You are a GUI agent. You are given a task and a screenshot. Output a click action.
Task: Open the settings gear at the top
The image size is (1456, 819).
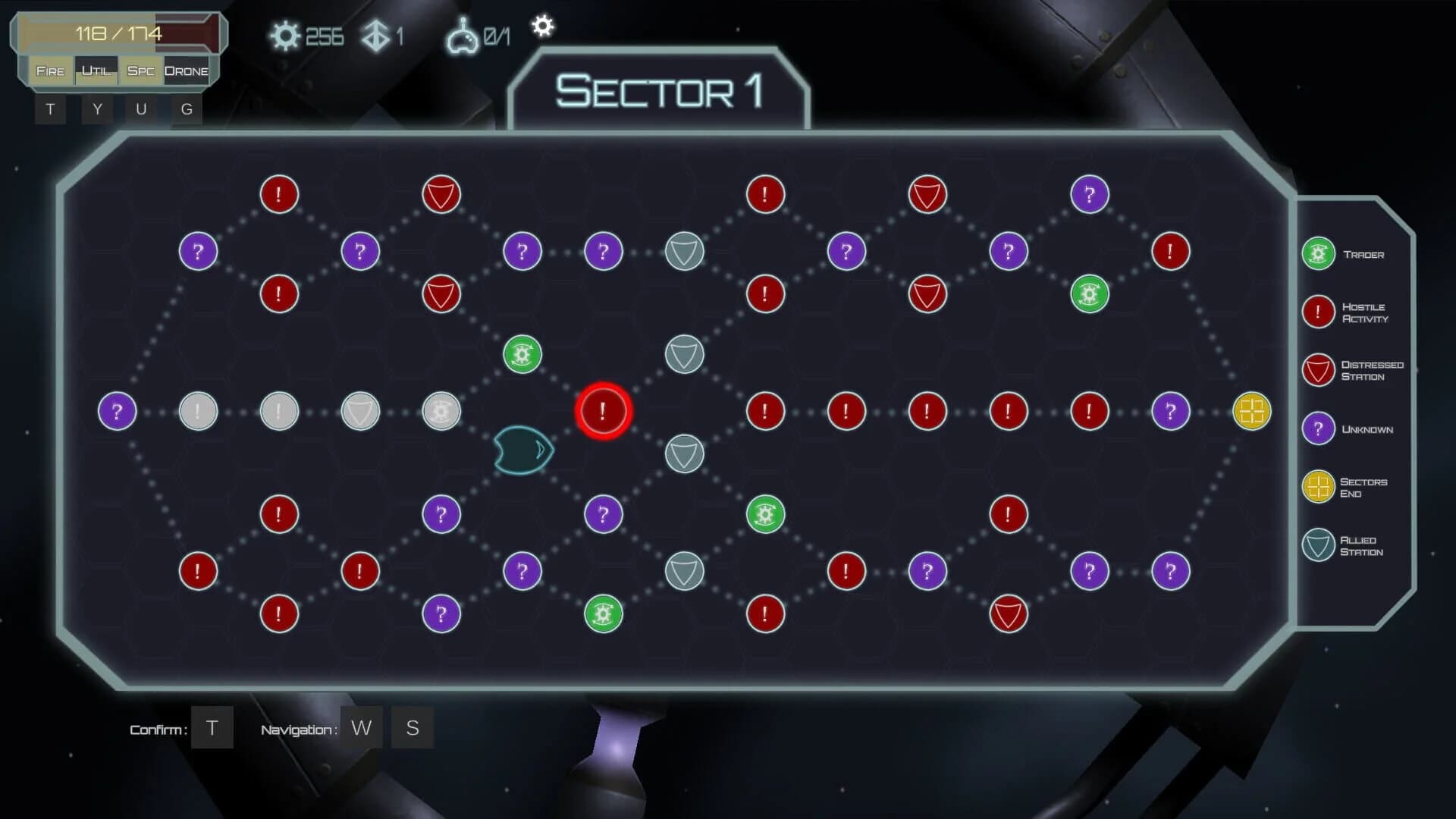(543, 27)
